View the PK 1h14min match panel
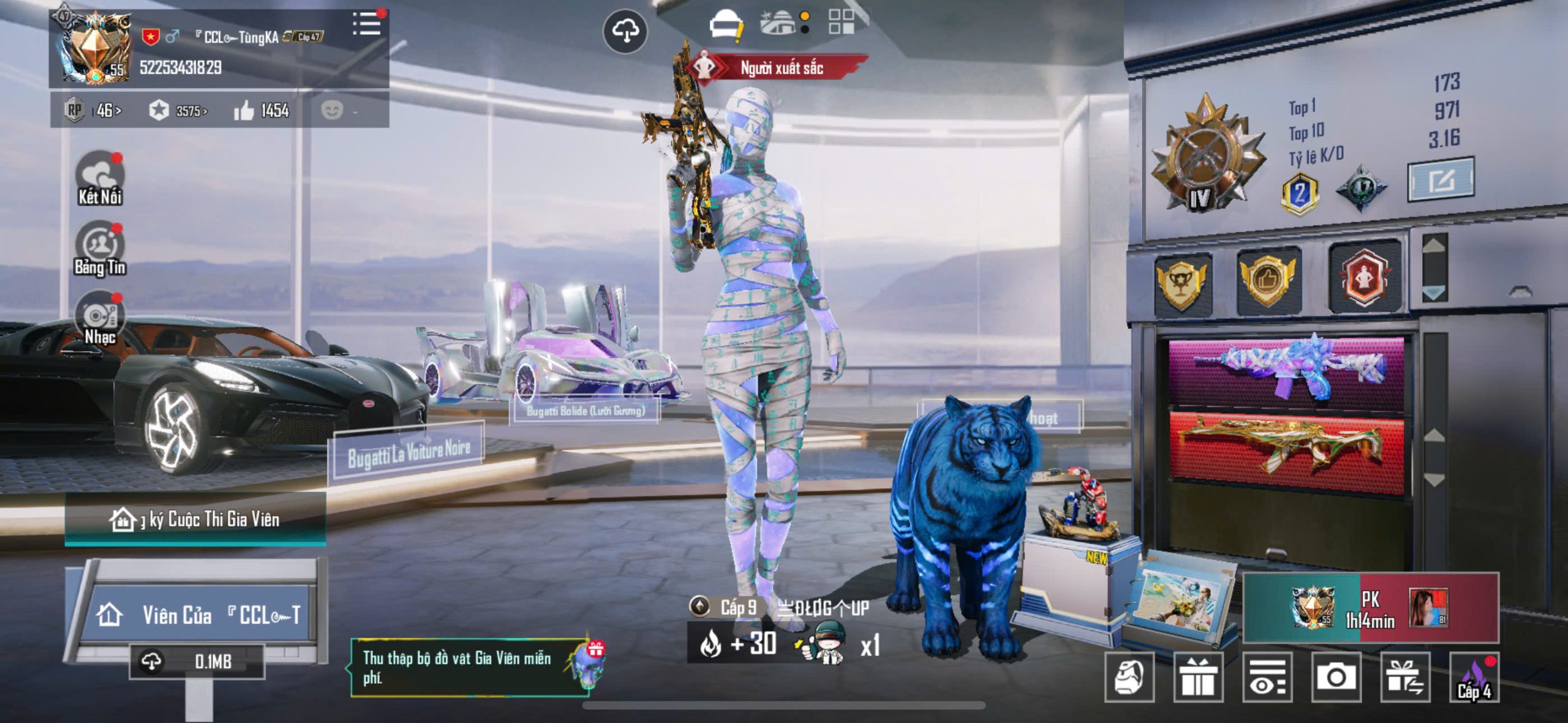 [x=1370, y=609]
